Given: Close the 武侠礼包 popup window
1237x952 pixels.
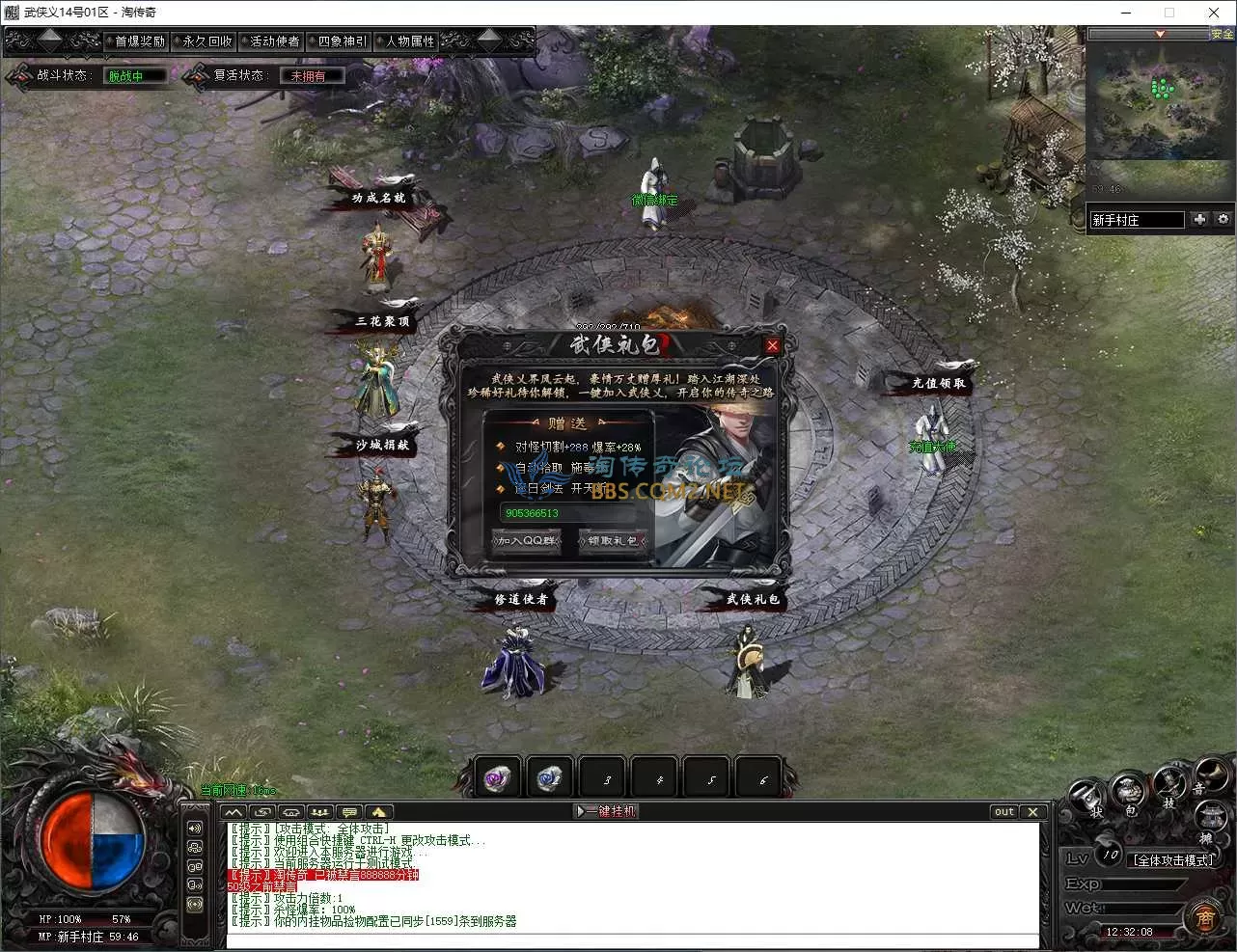Looking at the screenshot, I should [772, 345].
